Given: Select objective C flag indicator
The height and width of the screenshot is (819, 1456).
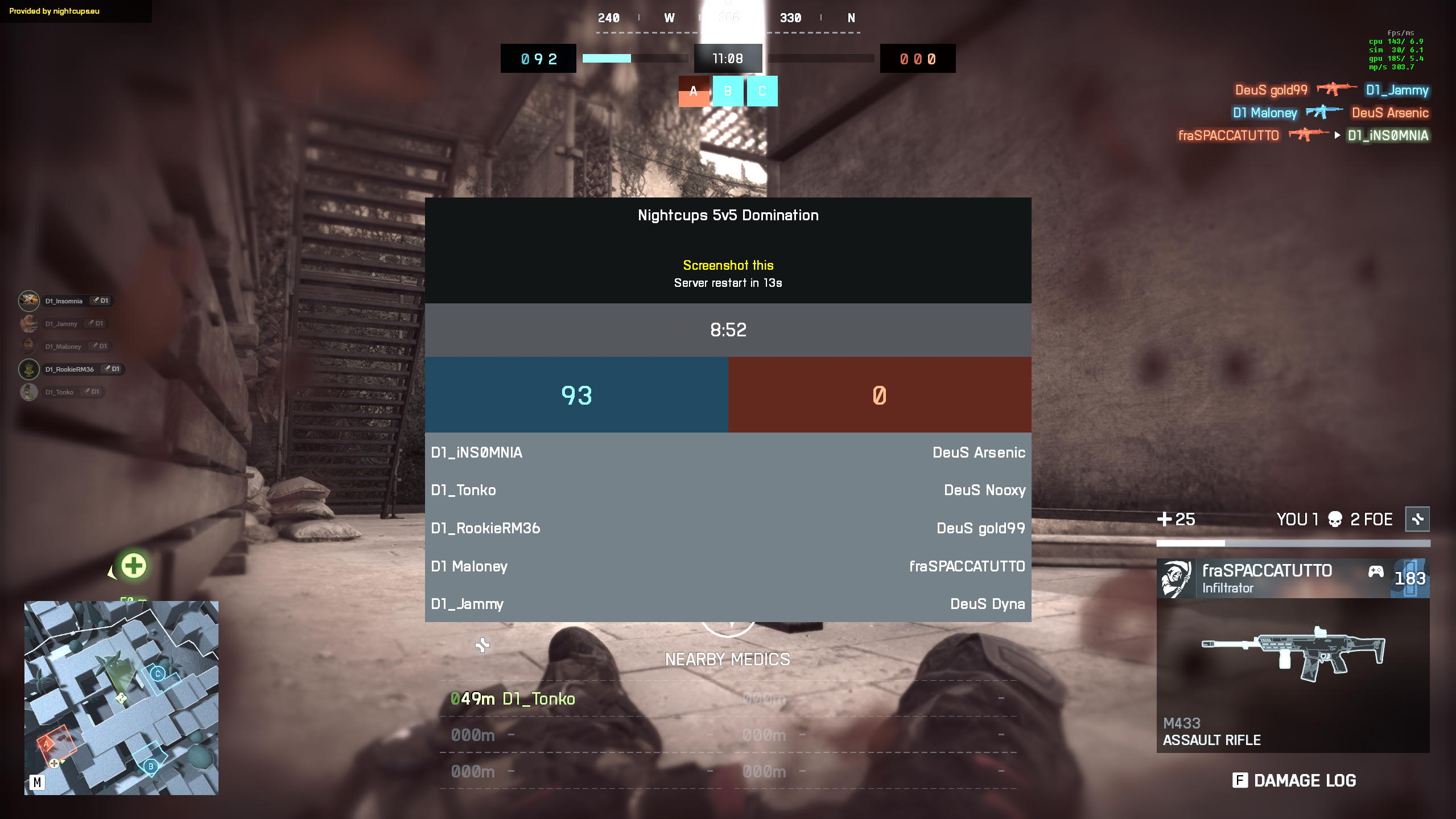Looking at the screenshot, I should (x=762, y=91).
